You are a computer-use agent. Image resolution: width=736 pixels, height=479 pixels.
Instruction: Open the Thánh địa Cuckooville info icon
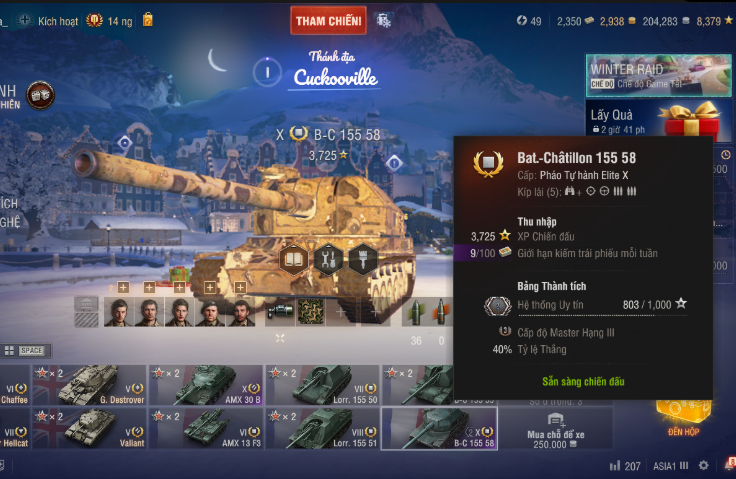[267, 71]
